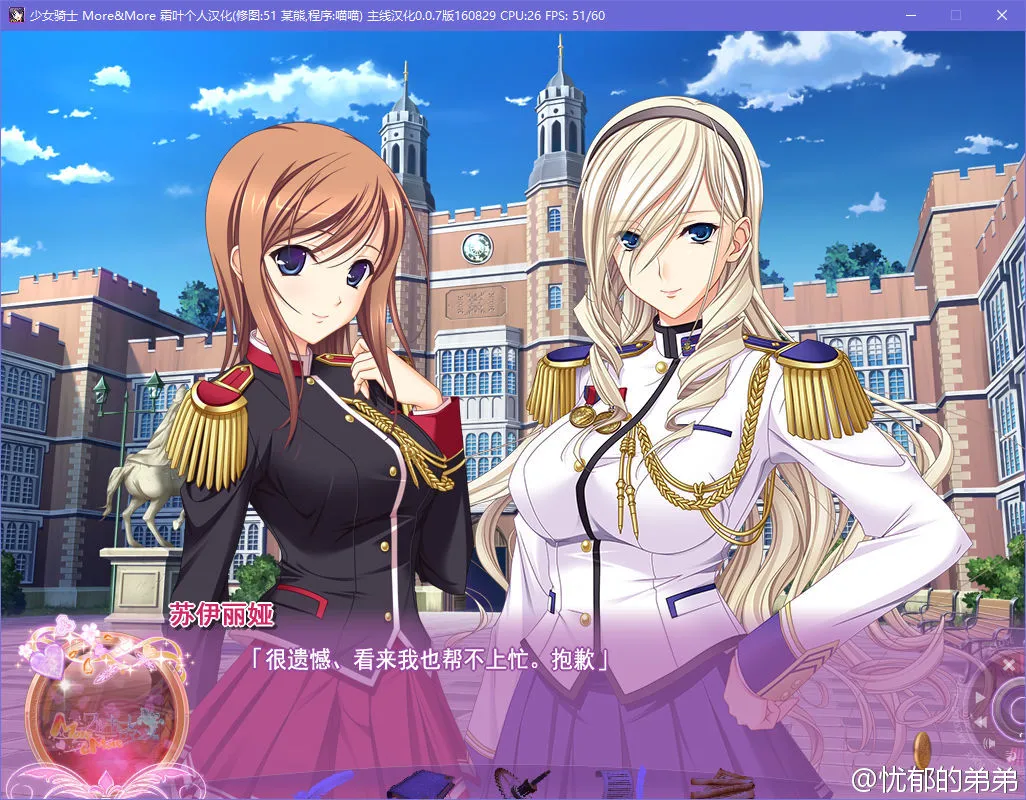Minimize the game window
This screenshot has width=1026, height=800.
tap(911, 15)
